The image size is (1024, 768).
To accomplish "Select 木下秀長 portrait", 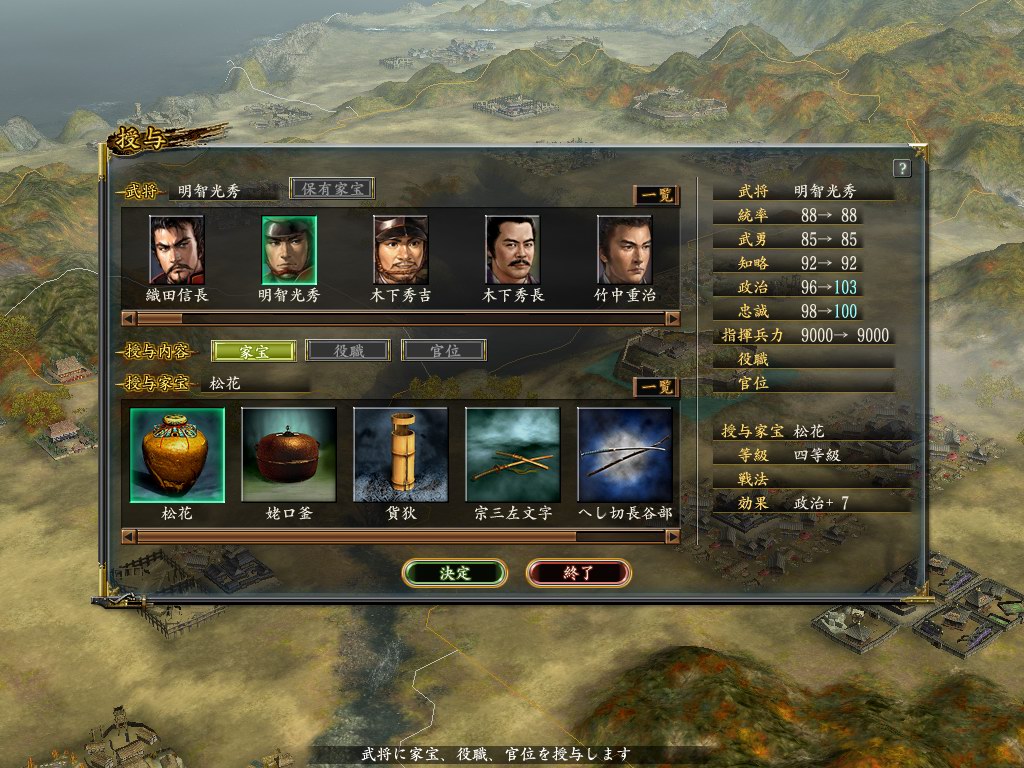I will 513,250.
